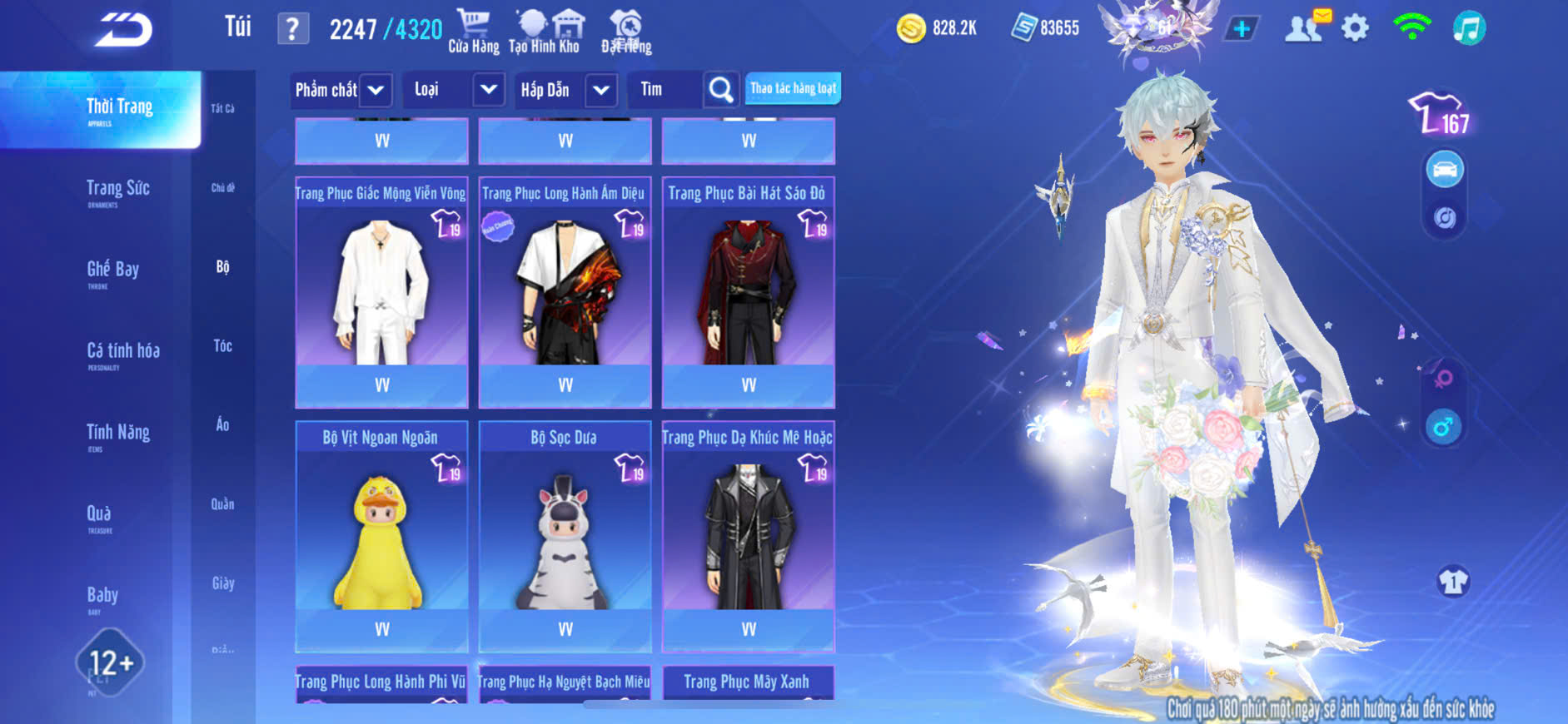Go back with the top-left arrow button

click(x=123, y=30)
